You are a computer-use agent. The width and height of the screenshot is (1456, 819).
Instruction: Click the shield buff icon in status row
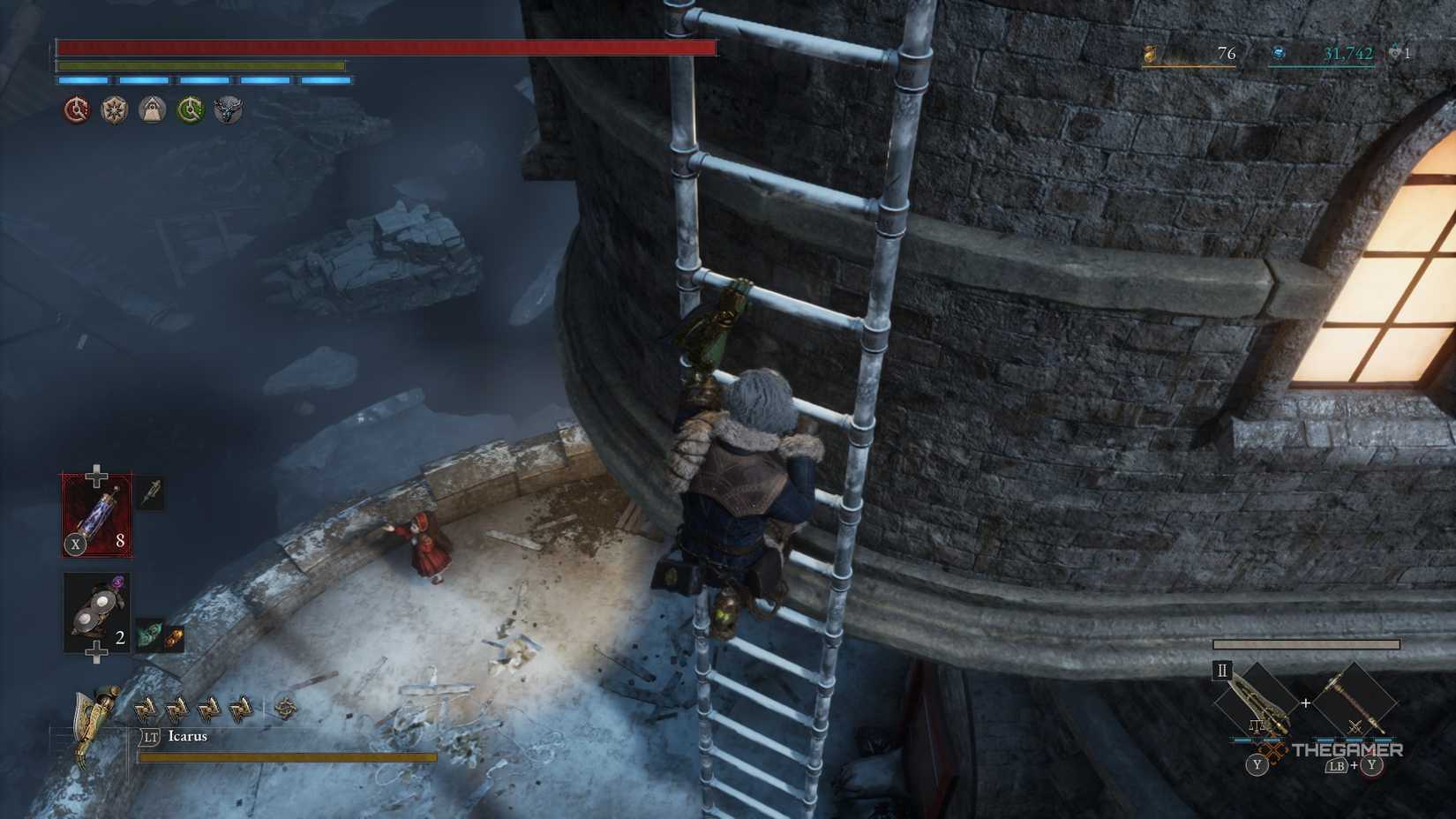[115, 110]
